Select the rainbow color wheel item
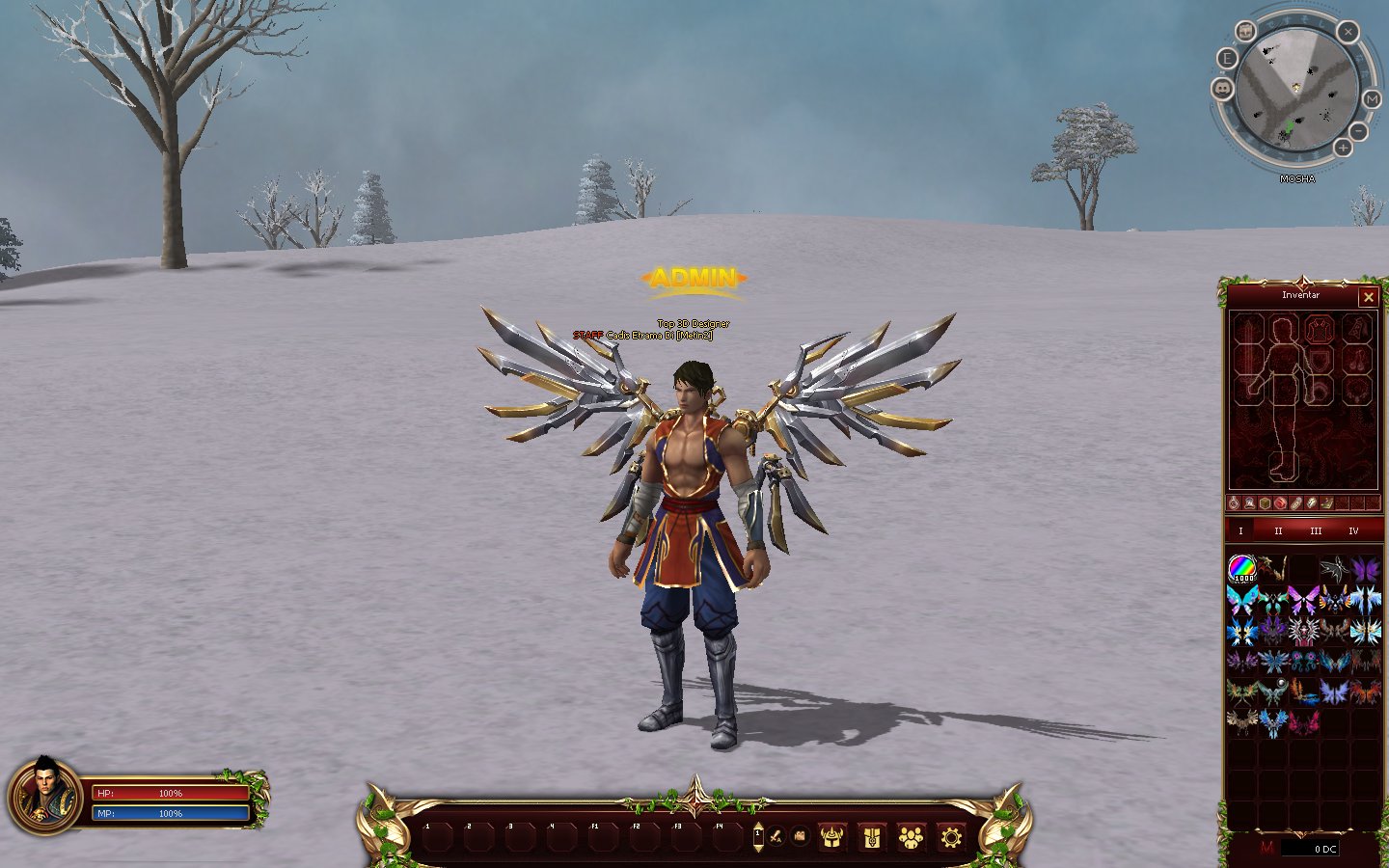The image size is (1389, 868). click(x=1241, y=569)
